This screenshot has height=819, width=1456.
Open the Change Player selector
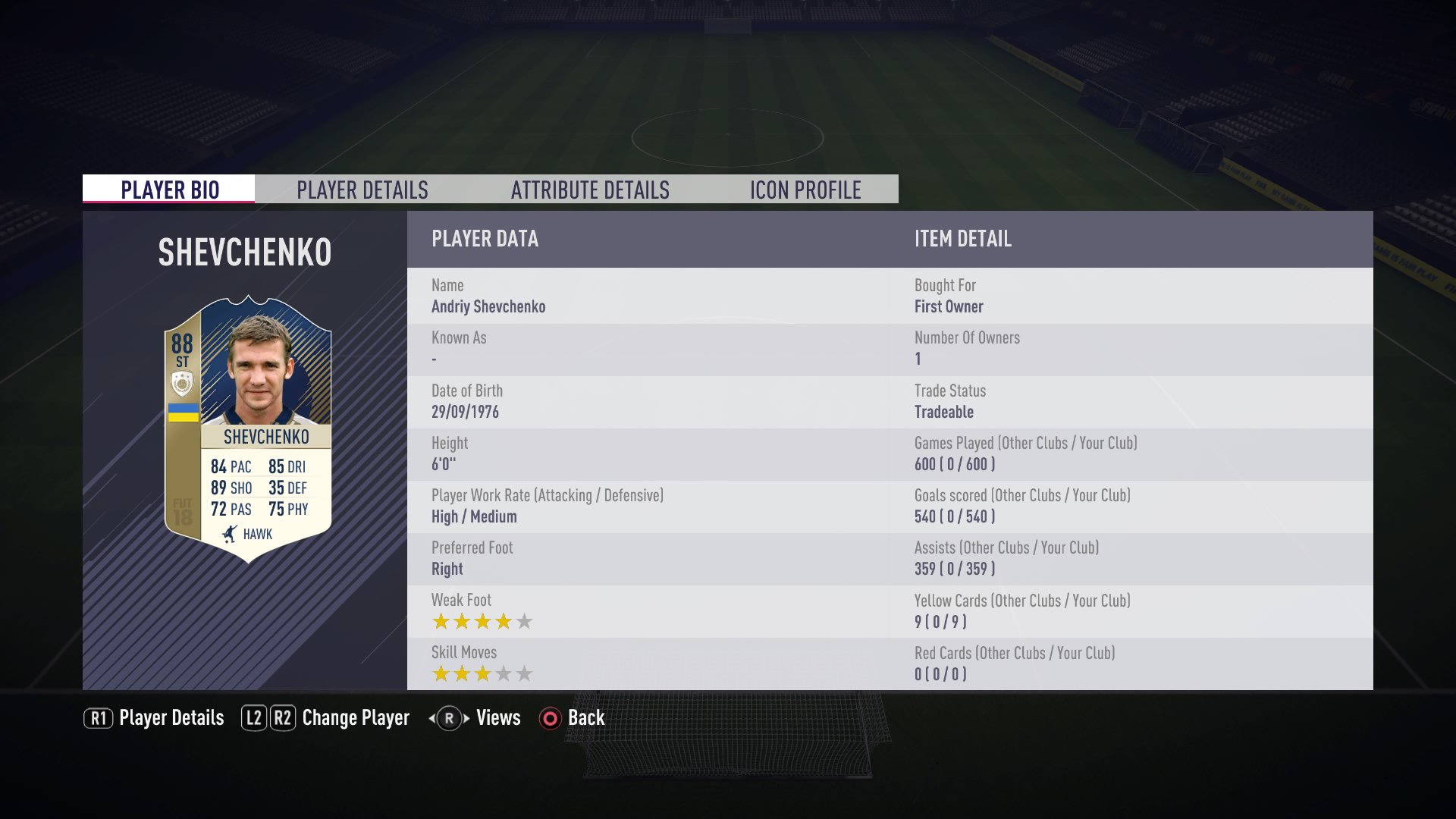pos(355,717)
